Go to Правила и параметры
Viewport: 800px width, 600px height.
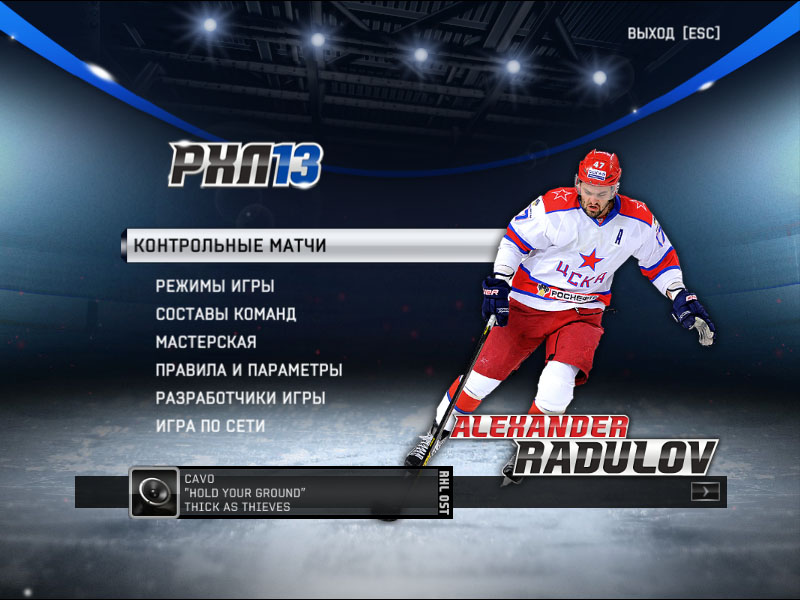pyautogui.click(x=249, y=370)
